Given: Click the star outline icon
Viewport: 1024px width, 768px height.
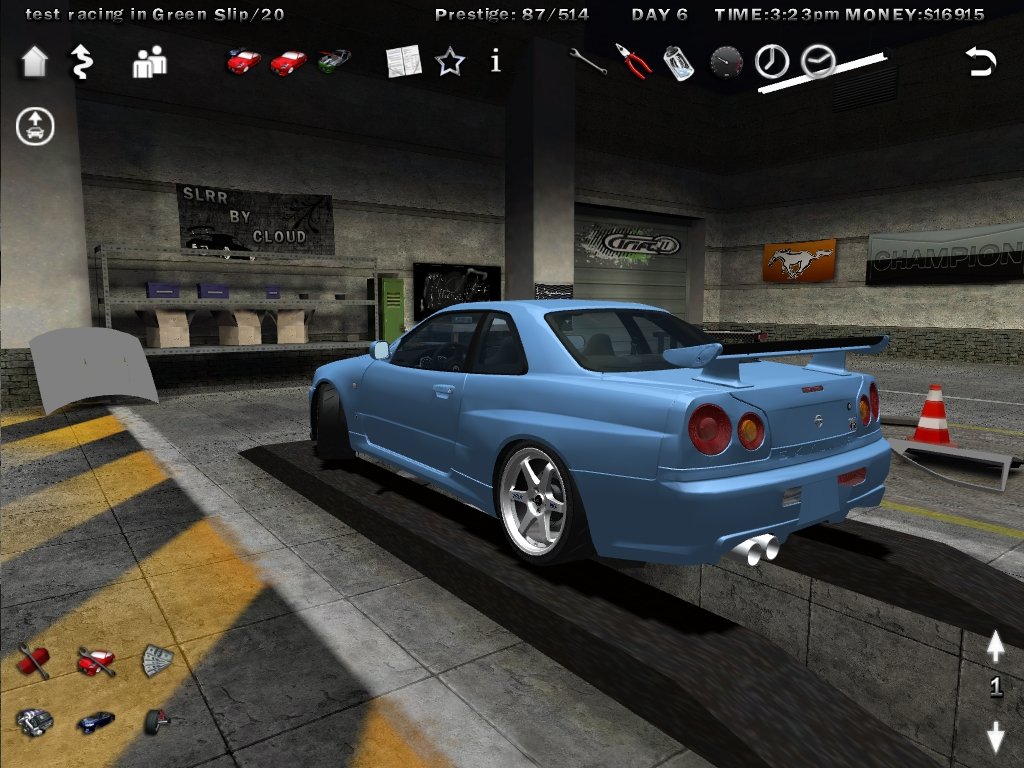Looking at the screenshot, I should (450, 62).
